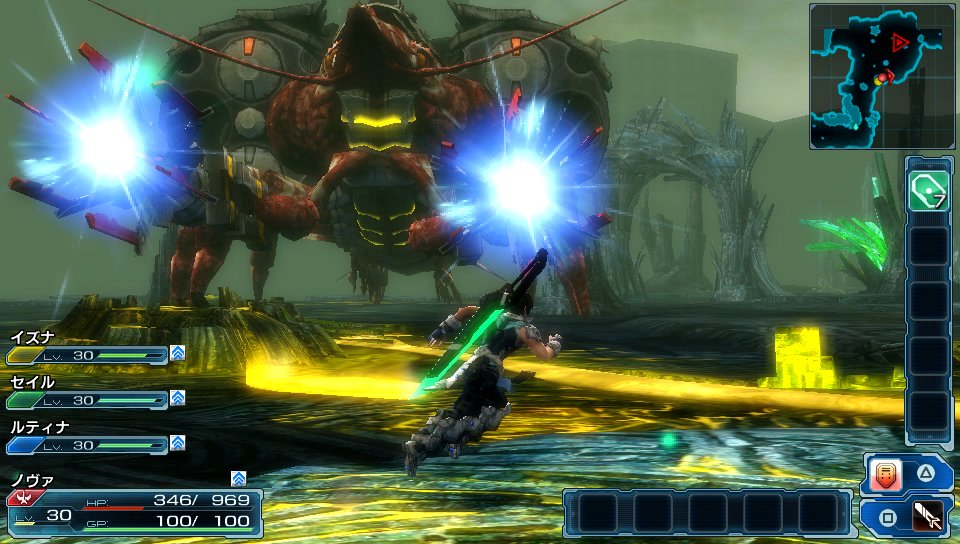Open the minimap in the top-right corner

tap(882, 76)
